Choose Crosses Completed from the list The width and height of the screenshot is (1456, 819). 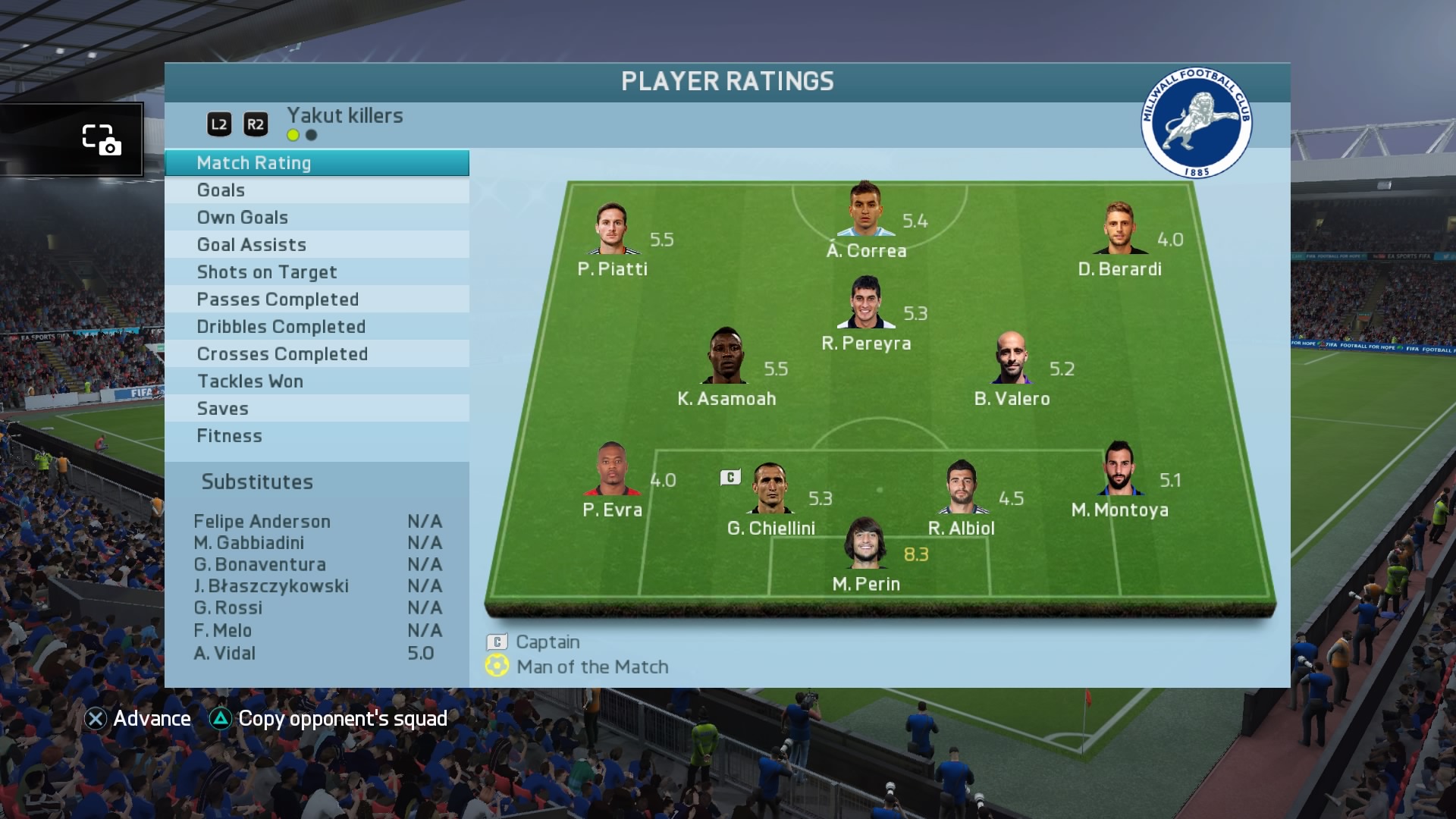tap(316, 354)
